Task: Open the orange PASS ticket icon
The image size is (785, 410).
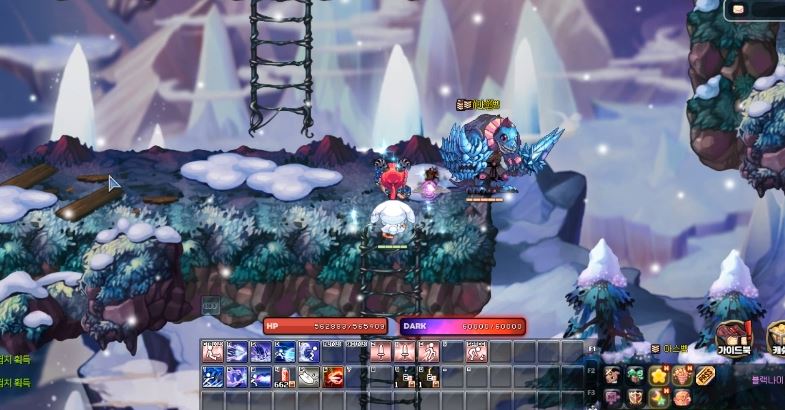Action: click(705, 375)
